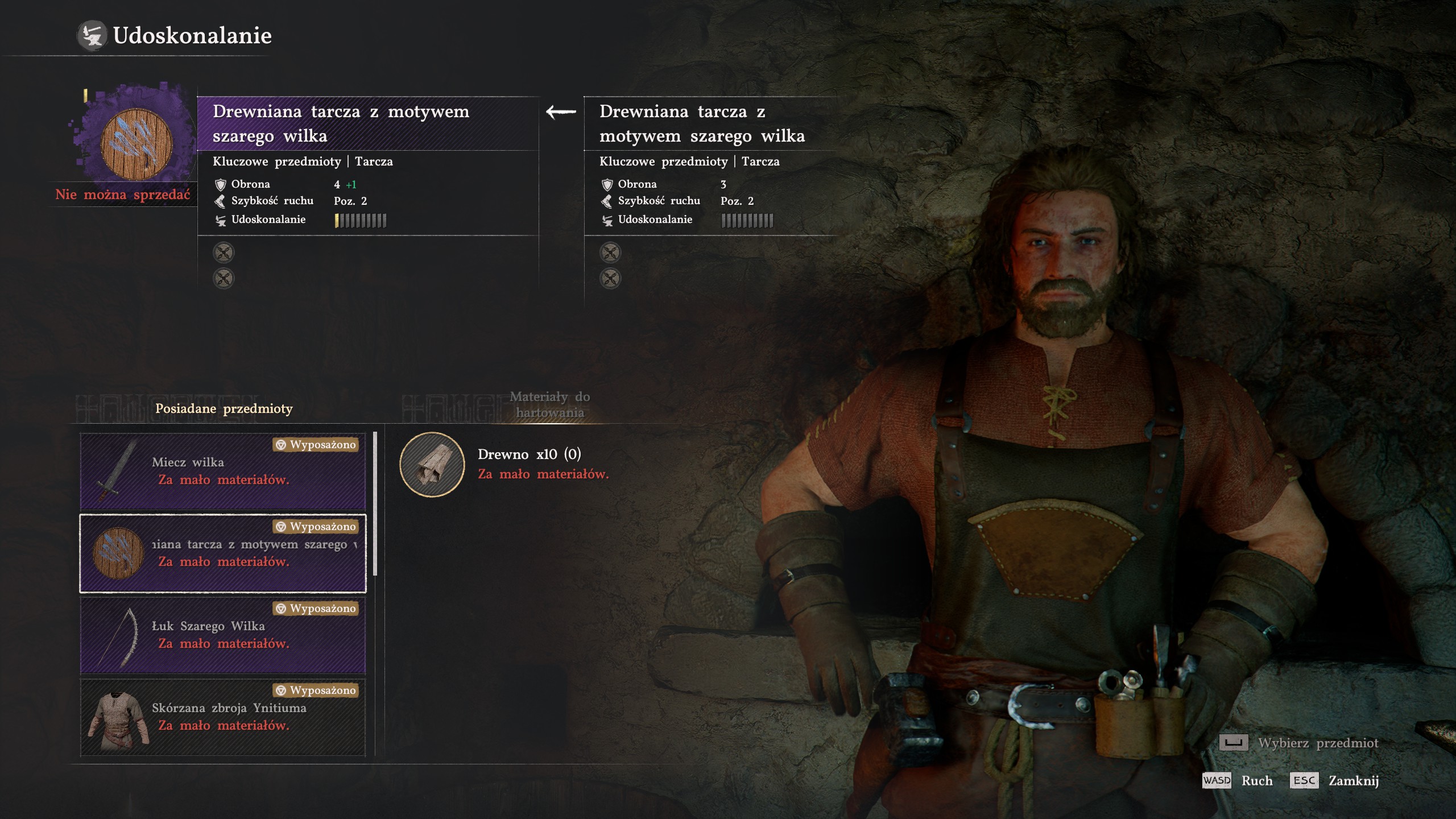Open the Posiadane przedmioty tab

point(224,408)
